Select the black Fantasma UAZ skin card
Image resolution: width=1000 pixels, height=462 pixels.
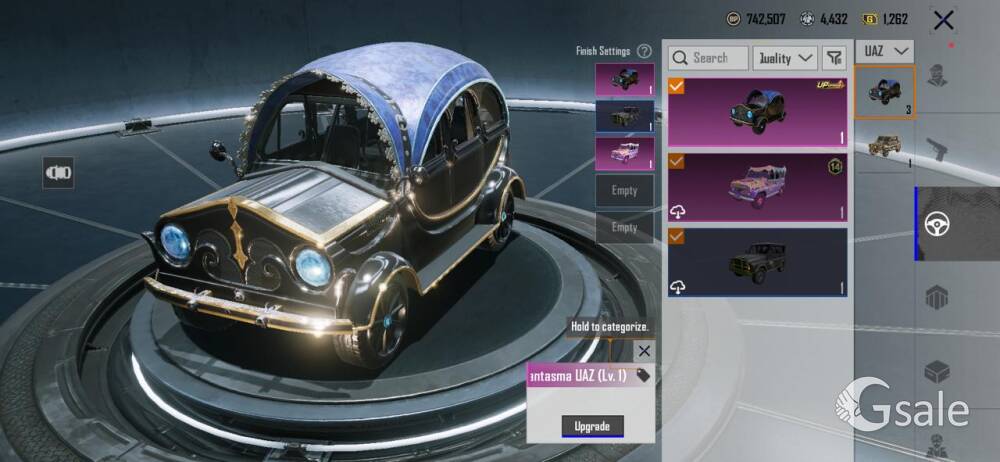tap(757, 111)
